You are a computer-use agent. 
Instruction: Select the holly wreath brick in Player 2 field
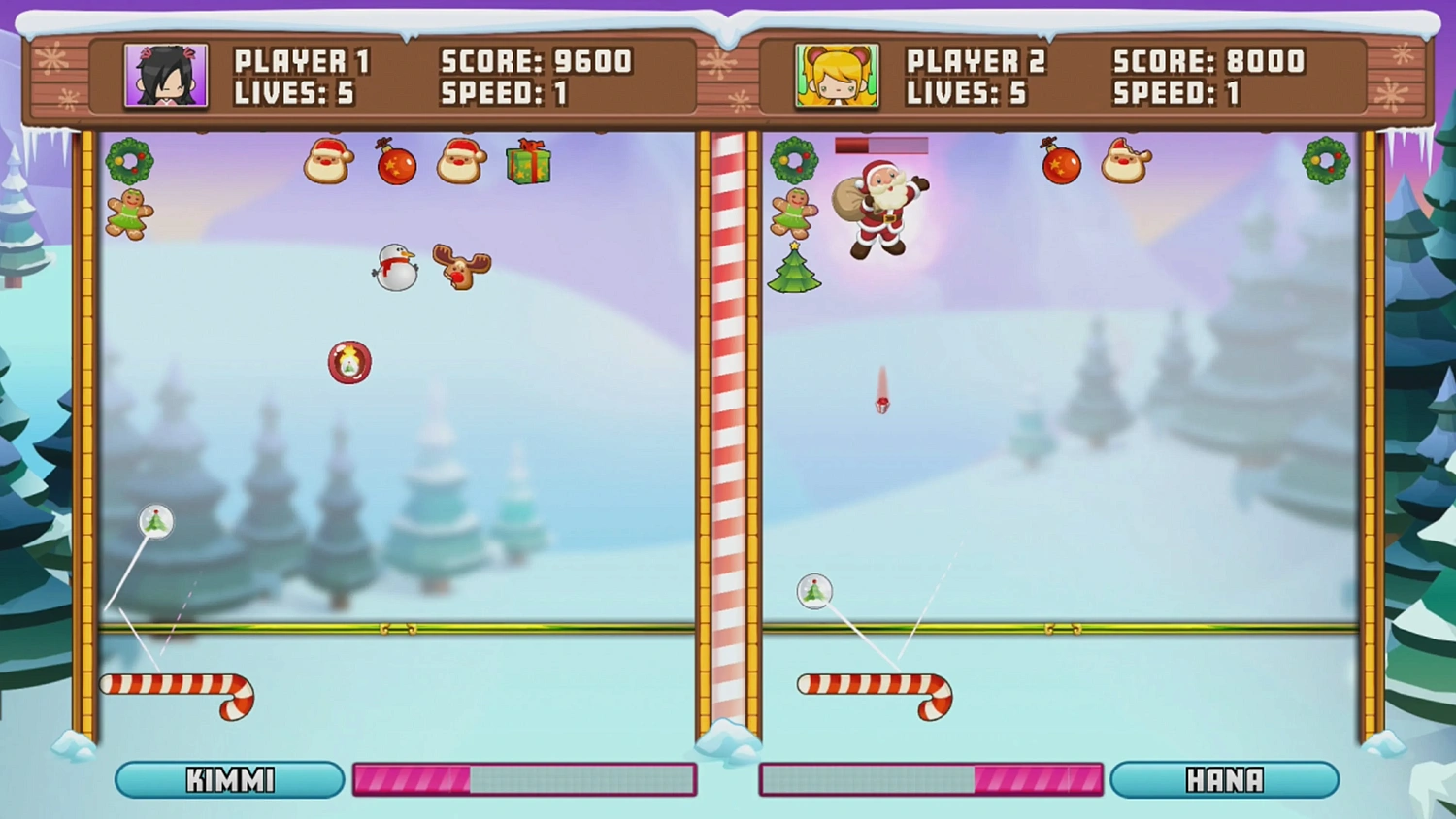(x=794, y=161)
